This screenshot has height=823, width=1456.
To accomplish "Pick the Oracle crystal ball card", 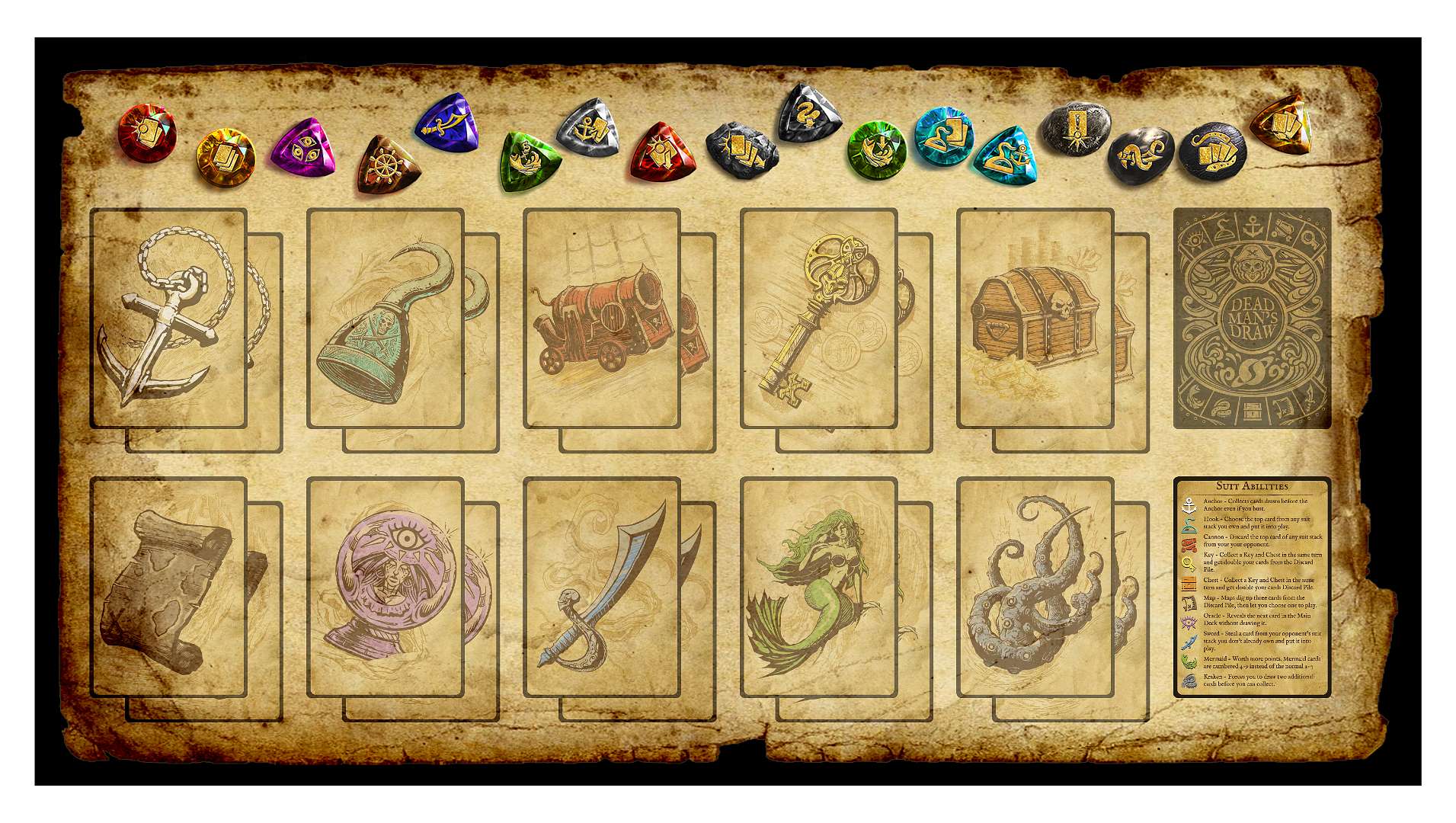I will pos(385,587).
